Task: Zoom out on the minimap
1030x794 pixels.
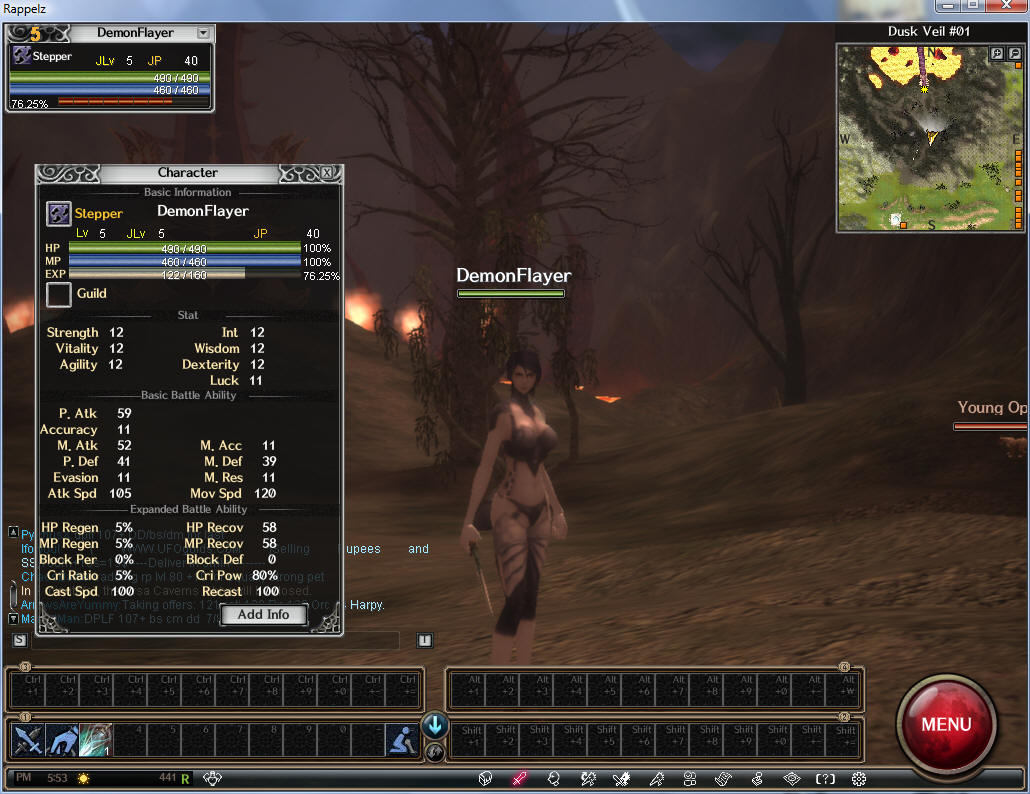Action: 1012,53
